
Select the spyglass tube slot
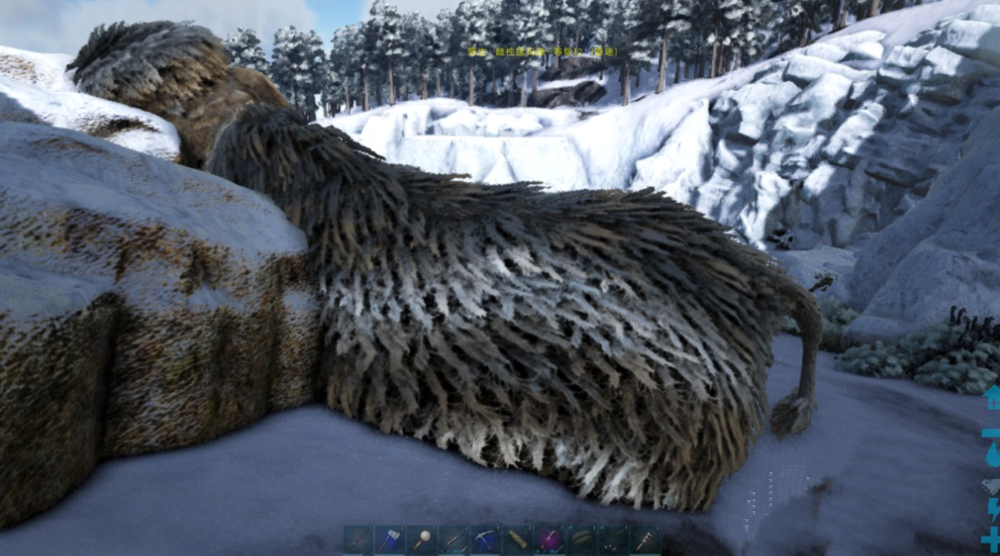pyautogui.click(x=518, y=540)
